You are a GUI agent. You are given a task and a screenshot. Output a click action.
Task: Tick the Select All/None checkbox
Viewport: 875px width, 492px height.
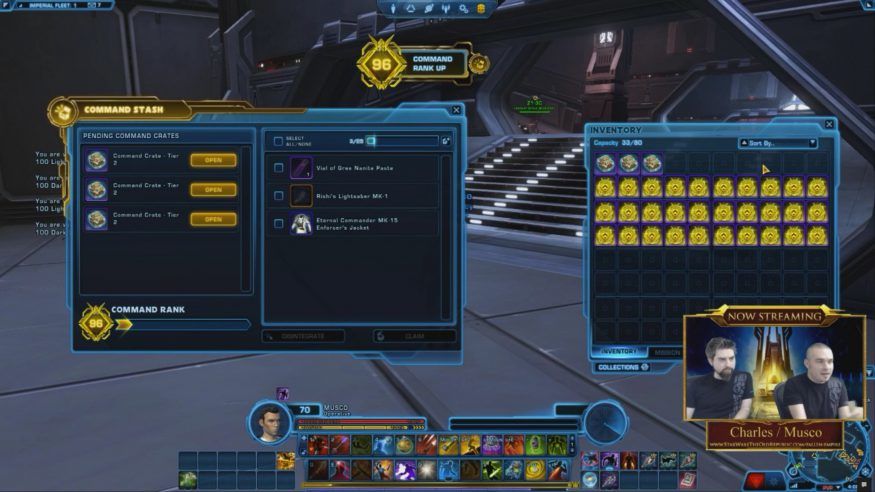tap(278, 141)
